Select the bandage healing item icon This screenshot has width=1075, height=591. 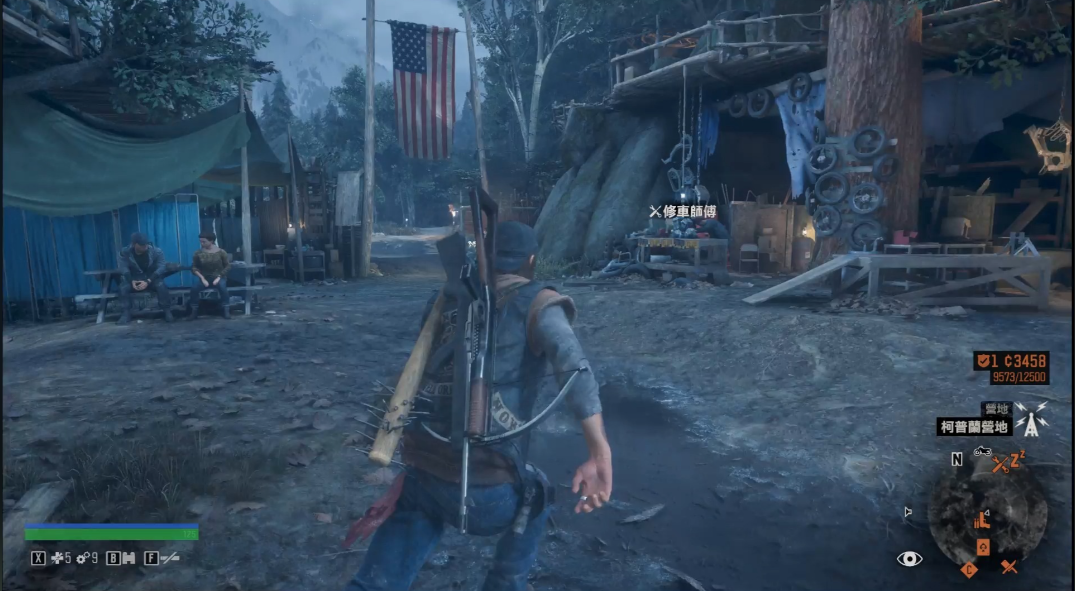(57, 558)
